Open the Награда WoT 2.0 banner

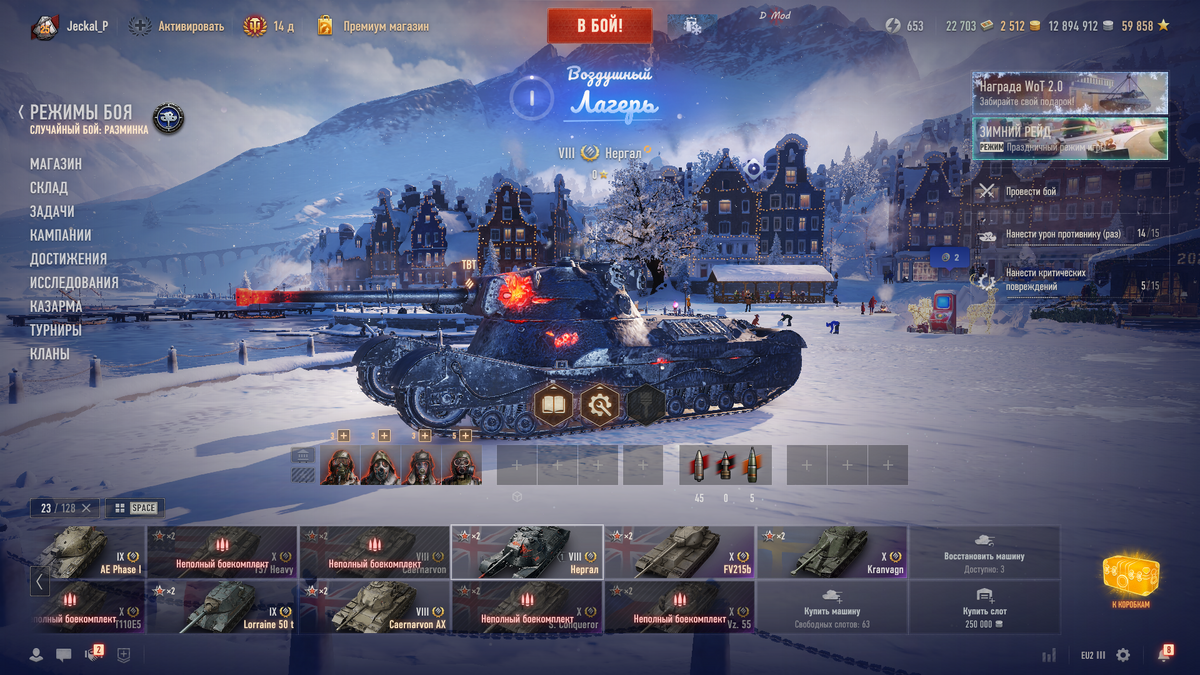(x=1069, y=93)
